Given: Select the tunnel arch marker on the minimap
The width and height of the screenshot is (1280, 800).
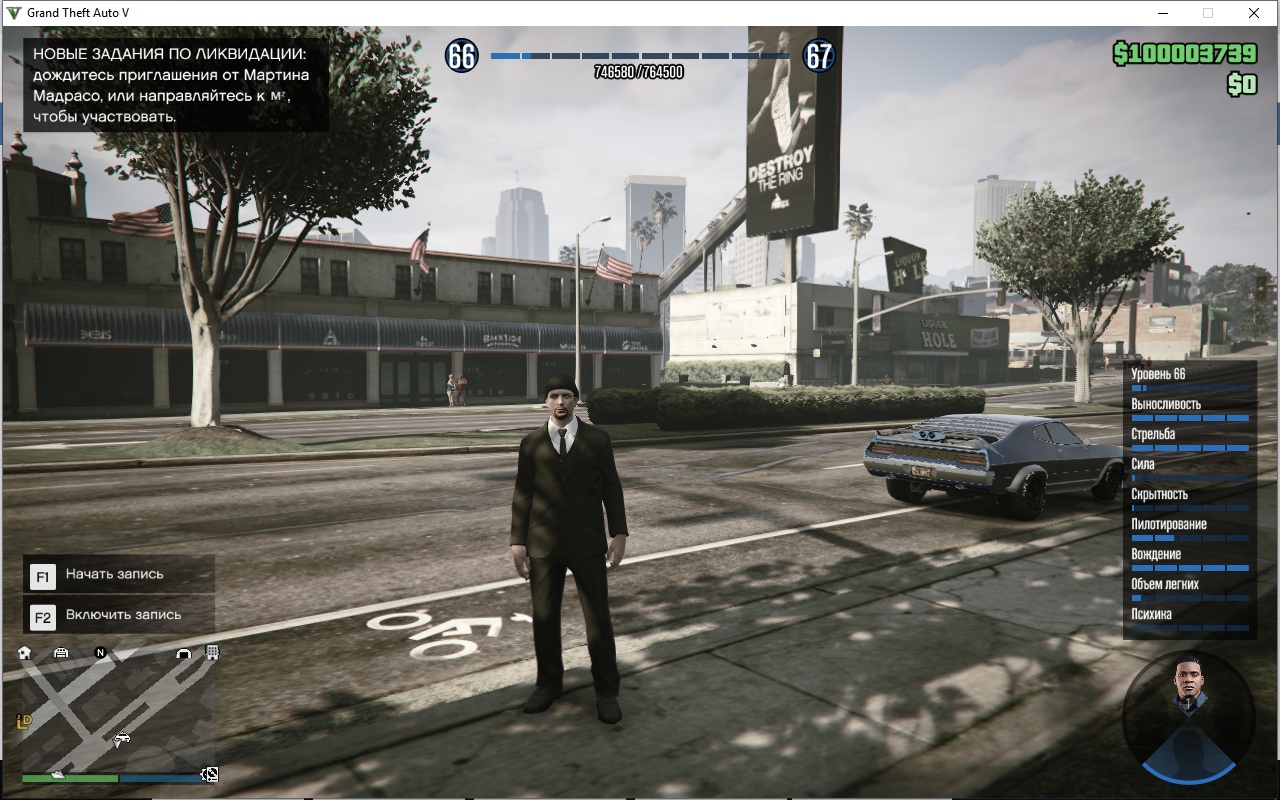Looking at the screenshot, I should (183, 653).
